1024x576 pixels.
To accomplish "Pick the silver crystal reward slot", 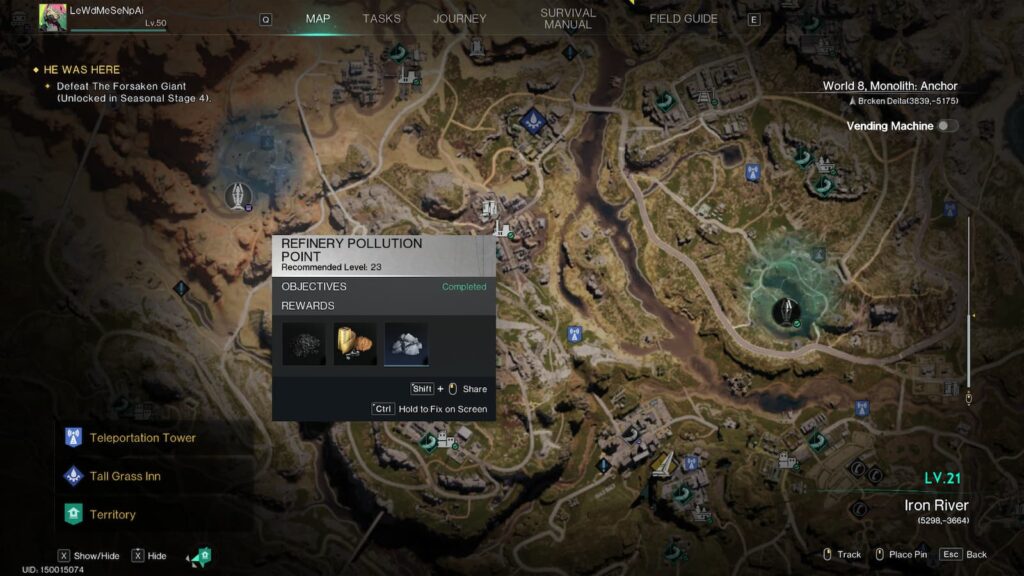I will 406,343.
